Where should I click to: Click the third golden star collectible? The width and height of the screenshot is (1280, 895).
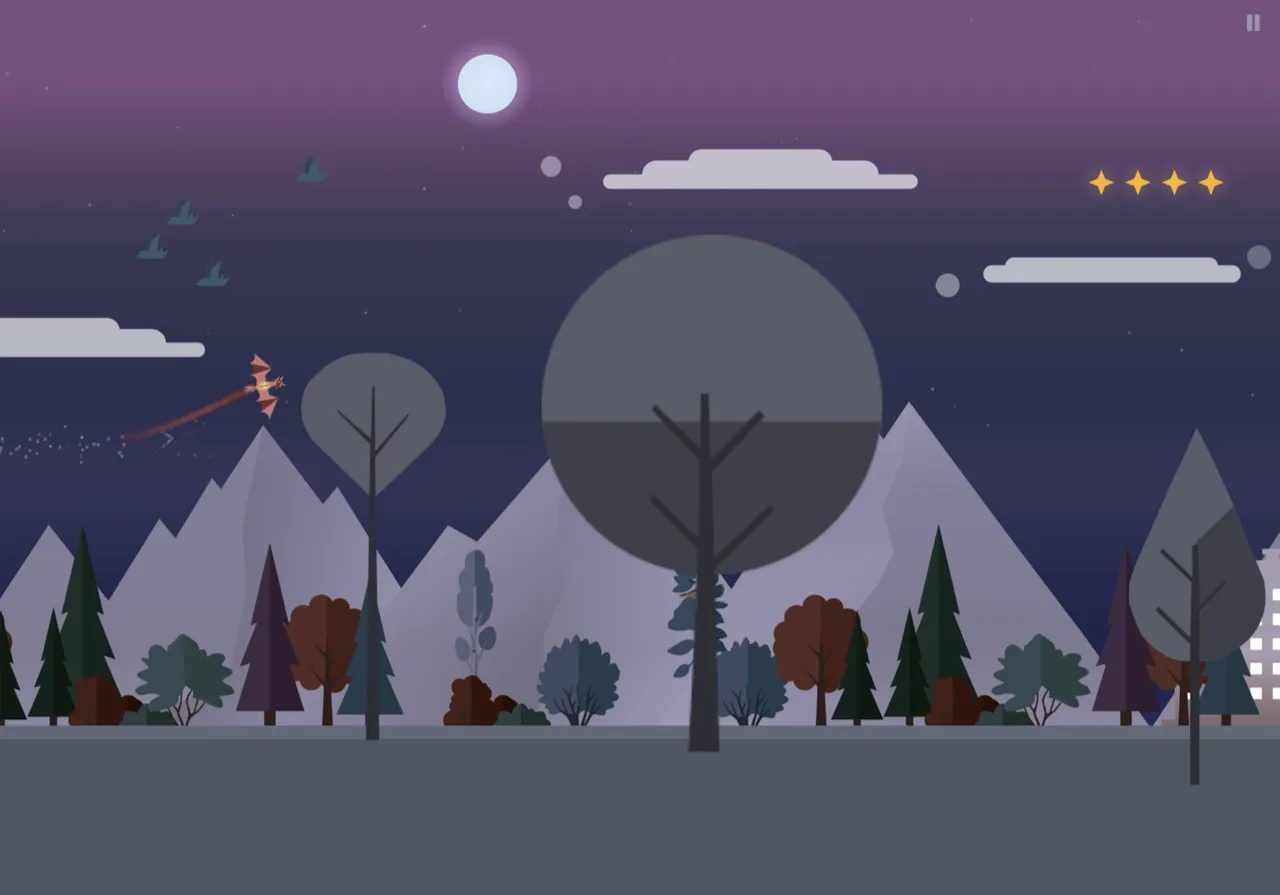[1173, 182]
